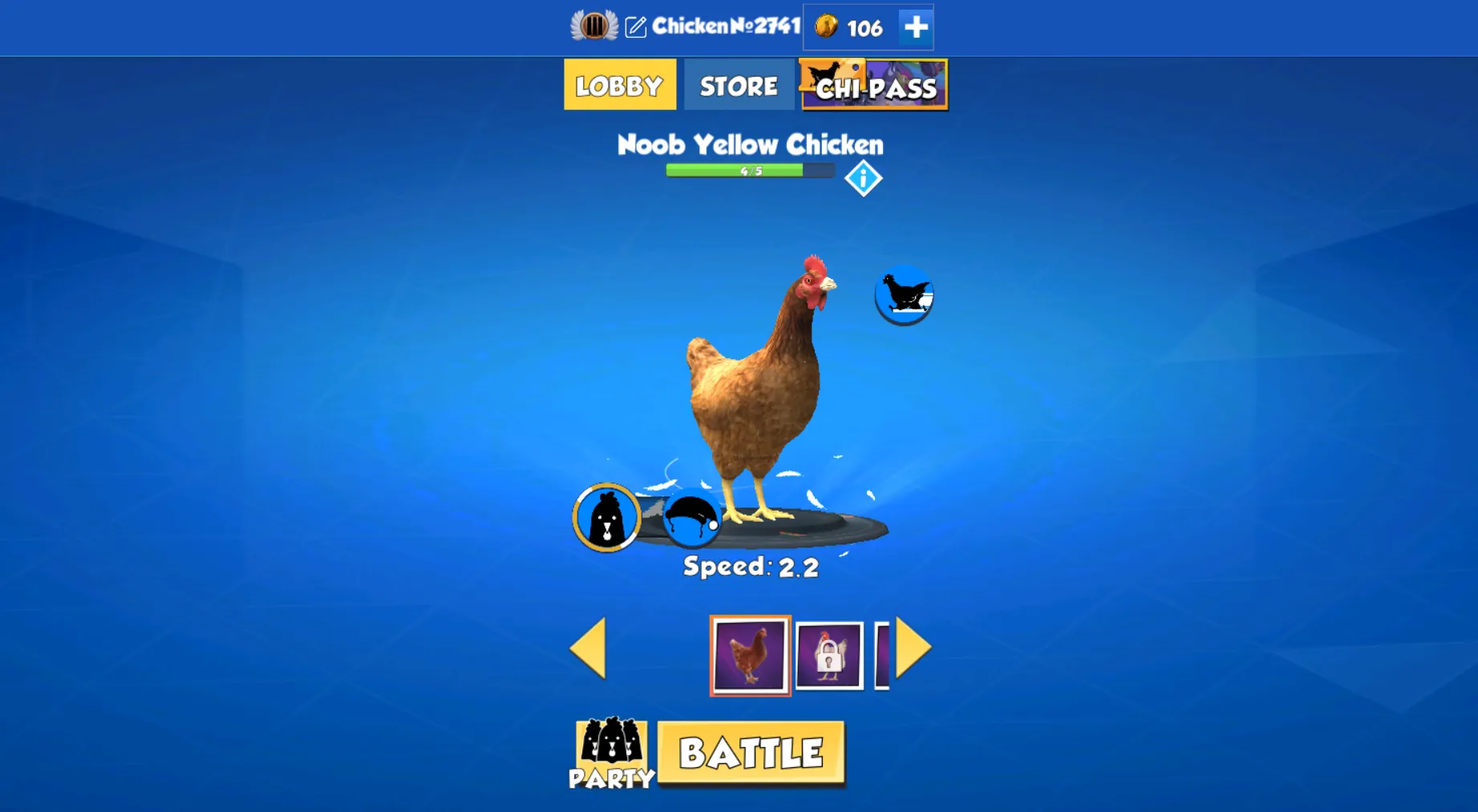Screen dimensions: 1478x812
Task: Switch to the LOBBY tab
Action: pyautogui.click(x=619, y=84)
